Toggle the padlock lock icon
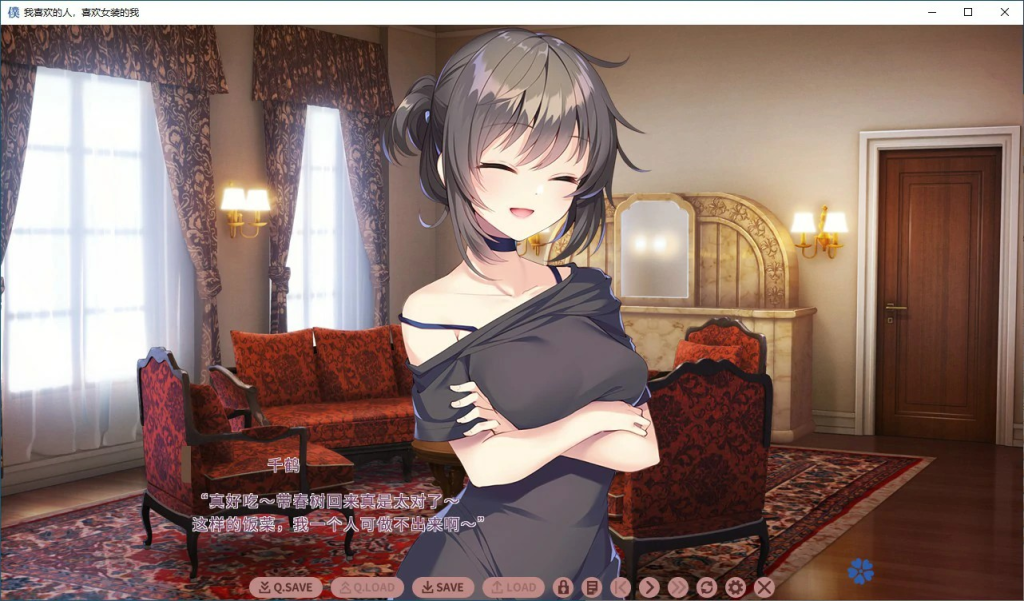This screenshot has width=1024, height=601. [x=563, y=588]
